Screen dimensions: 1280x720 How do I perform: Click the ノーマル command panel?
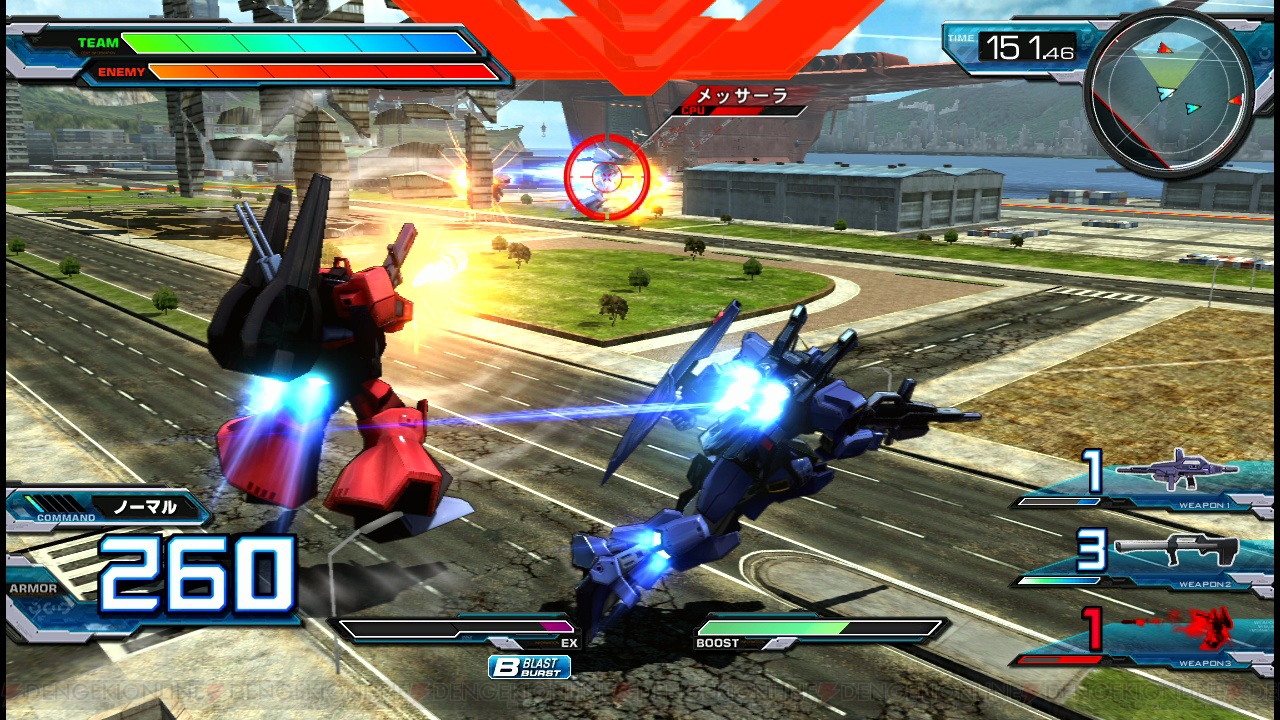click(108, 507)
